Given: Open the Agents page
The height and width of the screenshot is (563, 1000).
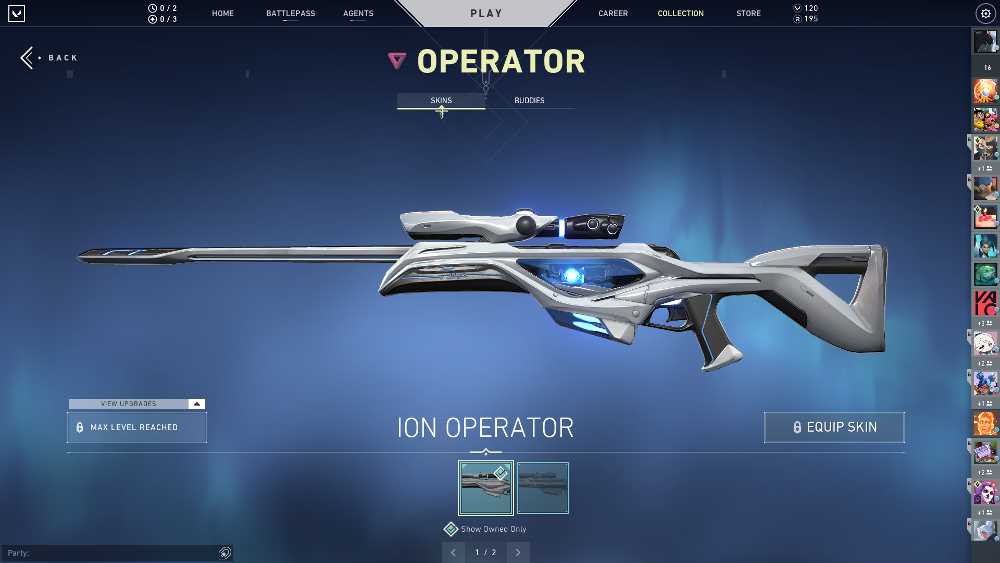Looking at the screenshot, I should [358, 14].
